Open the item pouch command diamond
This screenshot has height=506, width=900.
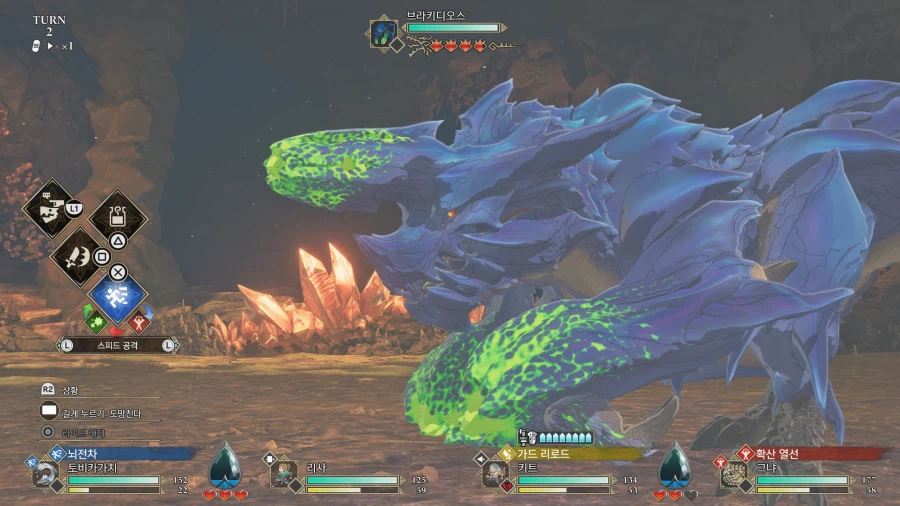[x=118, y=217]
